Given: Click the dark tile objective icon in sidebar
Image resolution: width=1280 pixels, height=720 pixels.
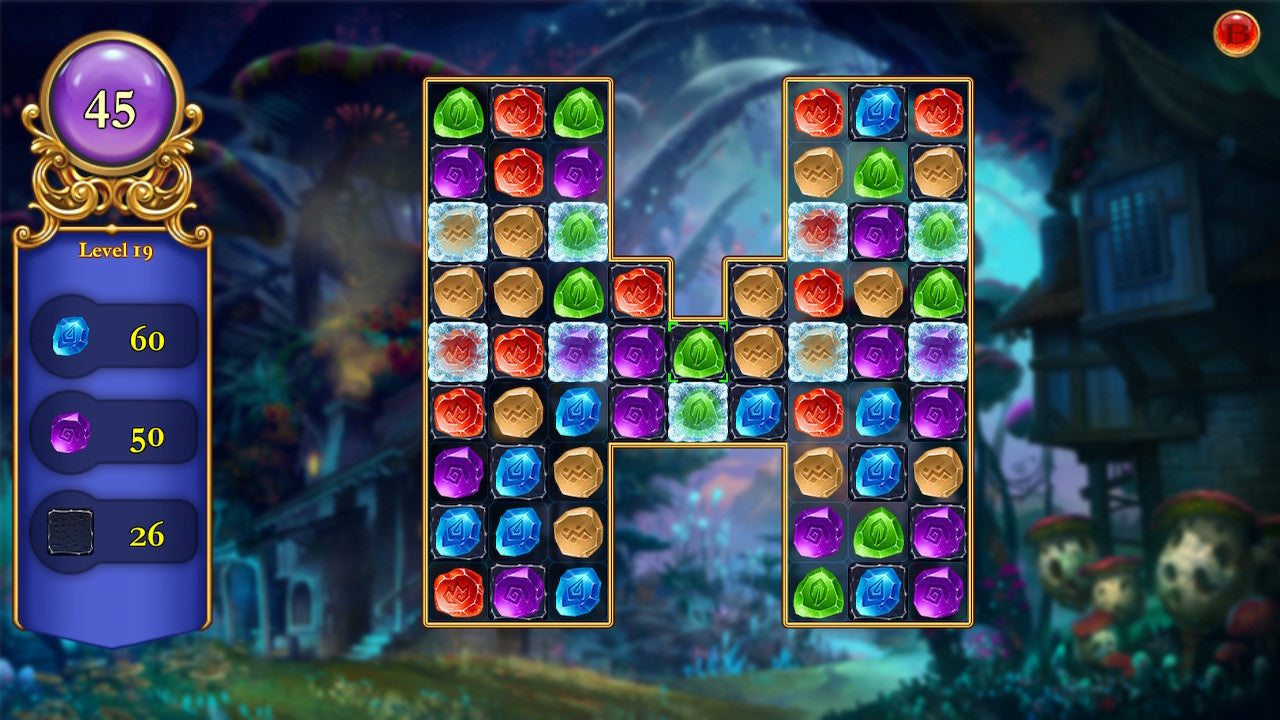Looking at the screenshot, I should pyautogui.click(x=71, y=531).
